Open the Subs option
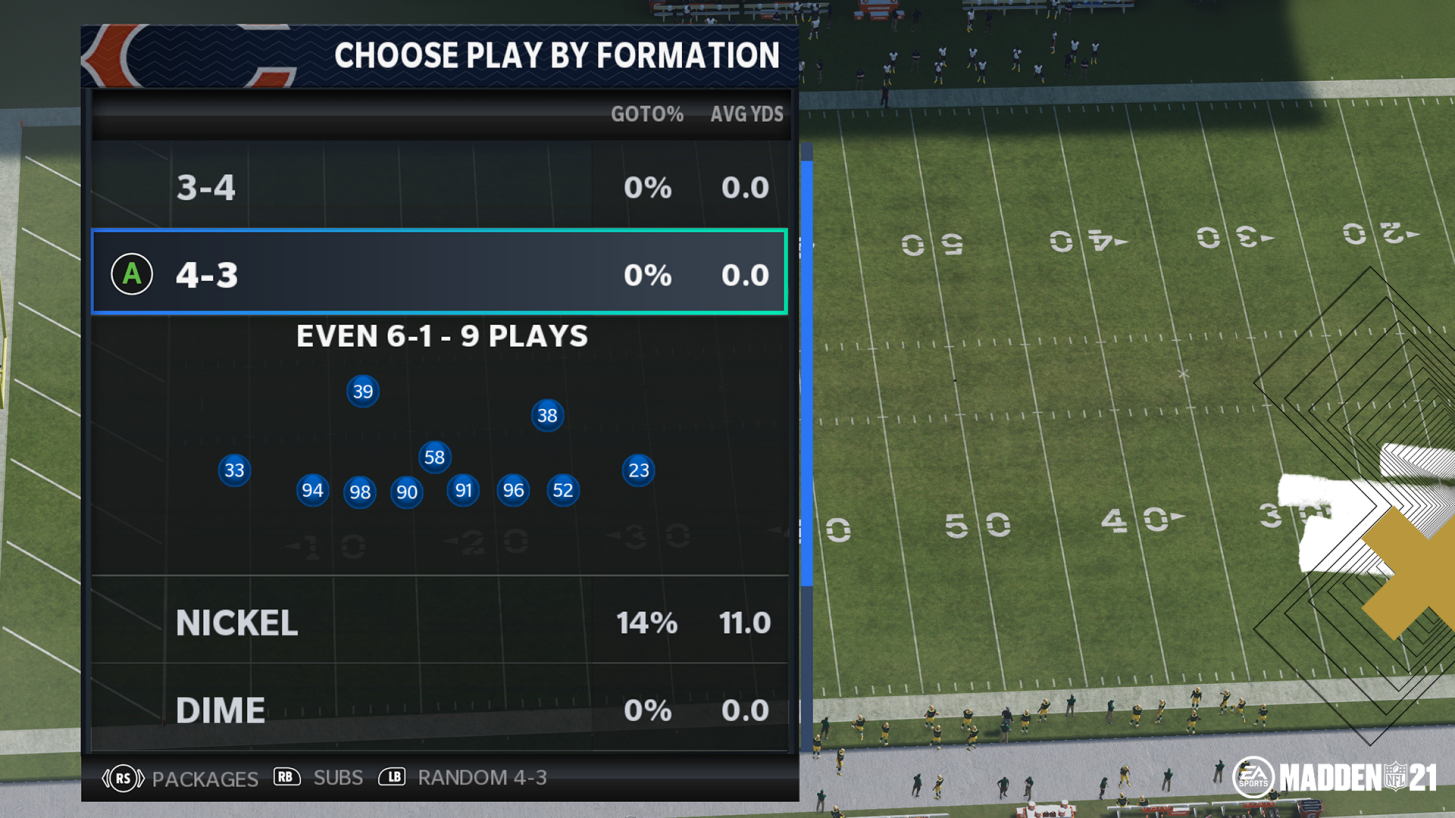1455x818 pixels. click(318, 777)
